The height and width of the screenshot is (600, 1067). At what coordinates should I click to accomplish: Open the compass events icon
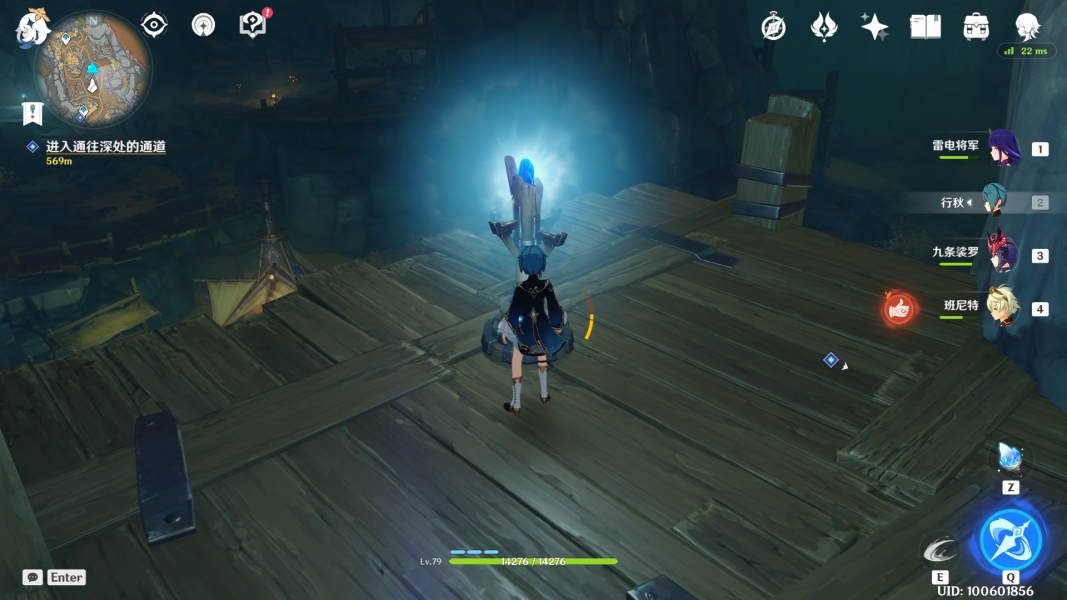773,27
